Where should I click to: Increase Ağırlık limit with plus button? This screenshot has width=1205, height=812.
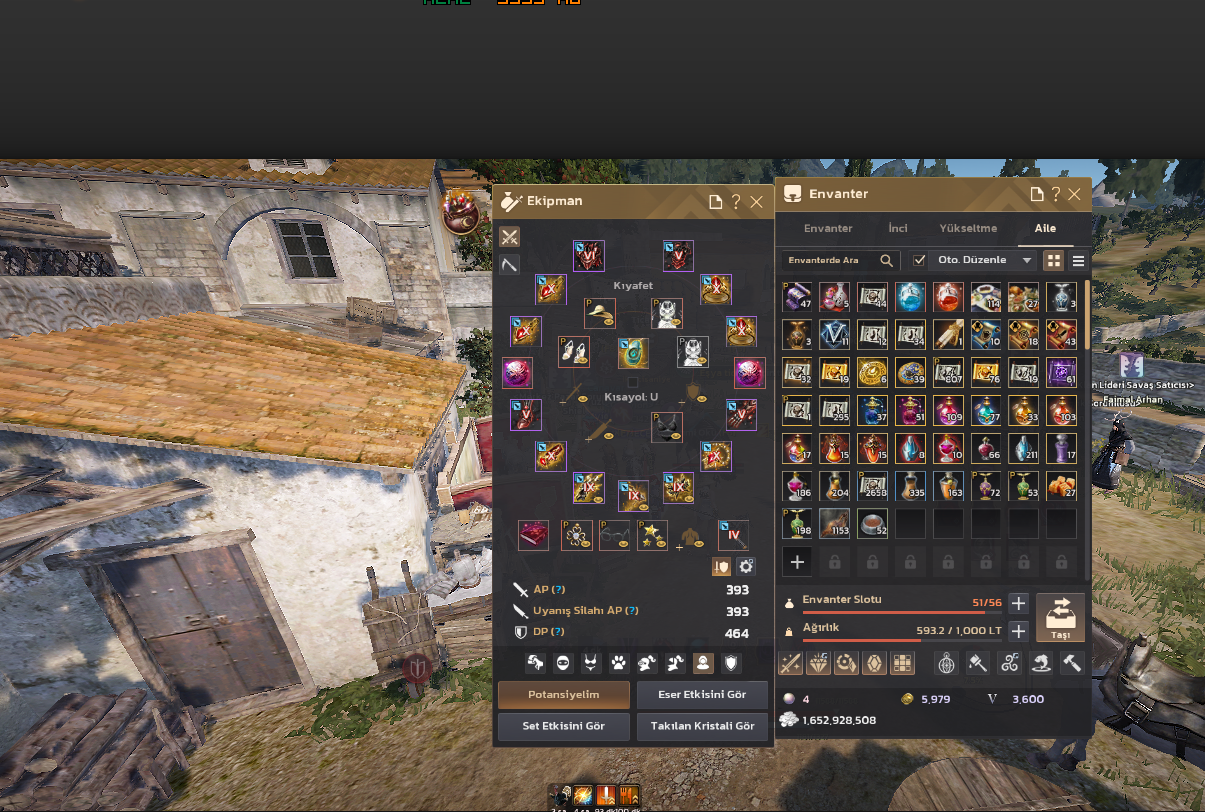tap(1018, 631)
